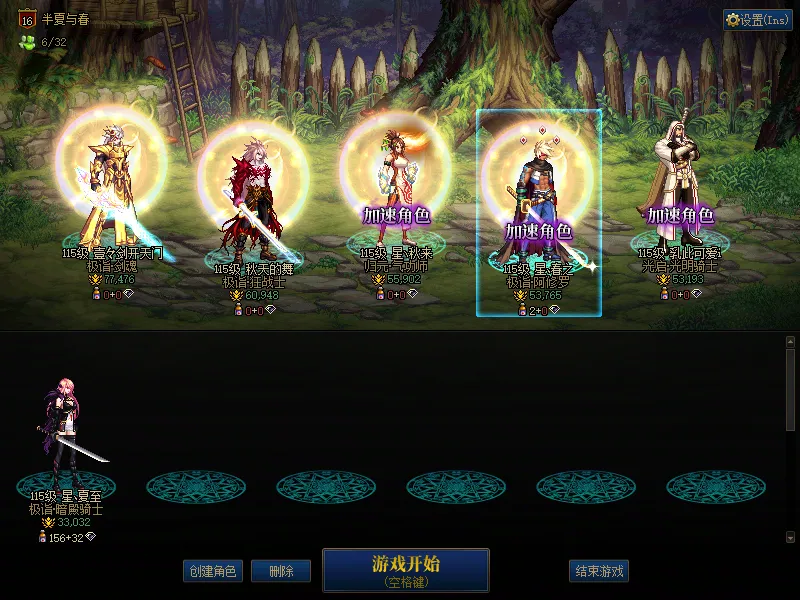Open the 设置 settings menu
800x600 pixels.
[x=757, y=20]
